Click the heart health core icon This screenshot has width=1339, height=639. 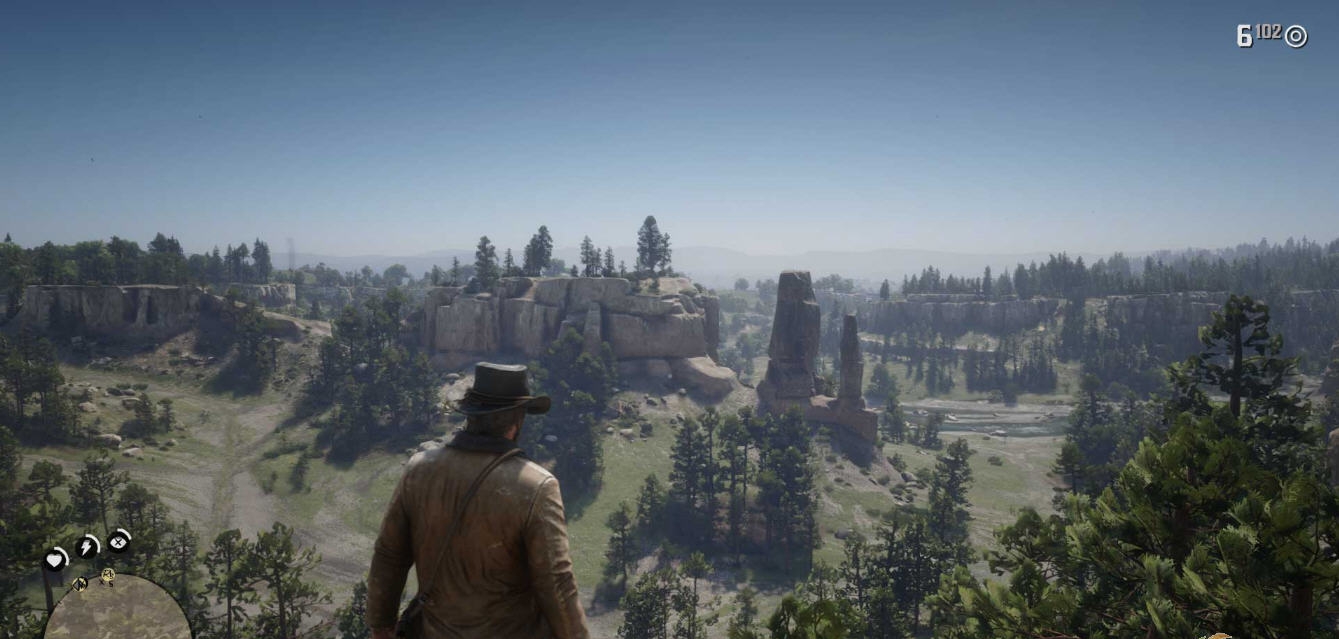click(x=55, y=561)
